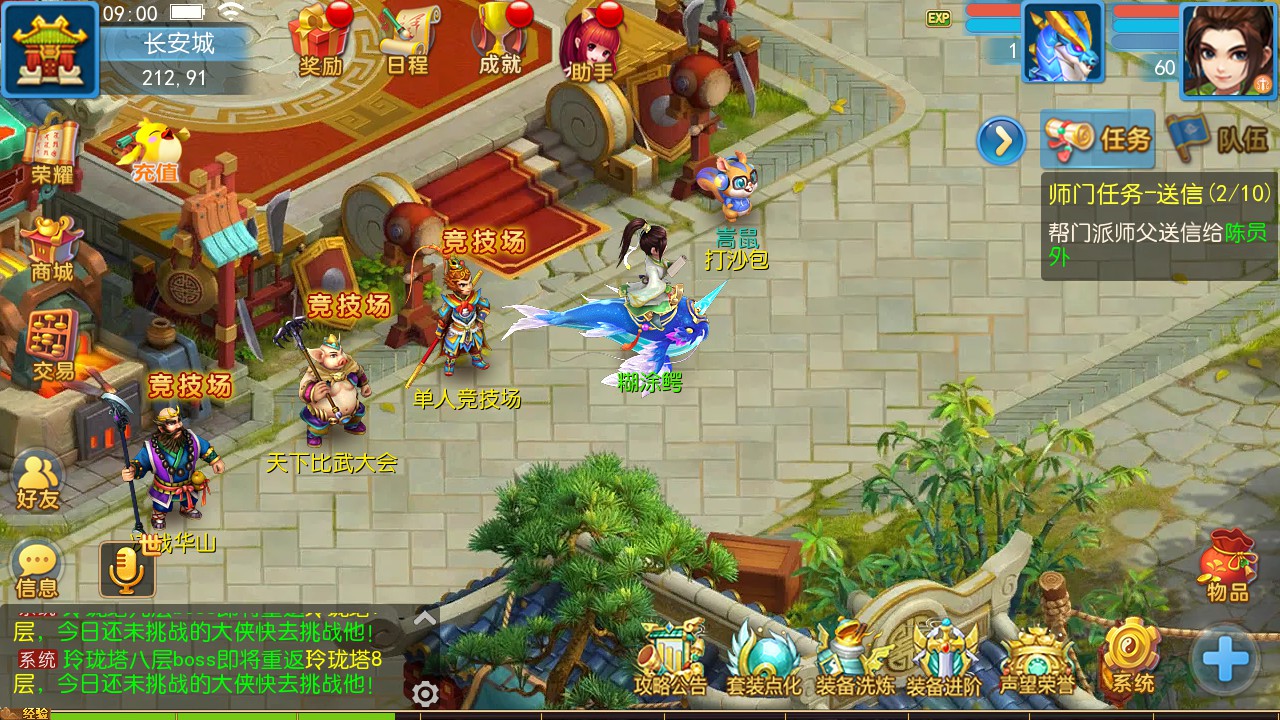The width and height of the screenshot is (1280, 720).
Task: Open the 物品 inventory bag
Action: (x=1228, y=565)
